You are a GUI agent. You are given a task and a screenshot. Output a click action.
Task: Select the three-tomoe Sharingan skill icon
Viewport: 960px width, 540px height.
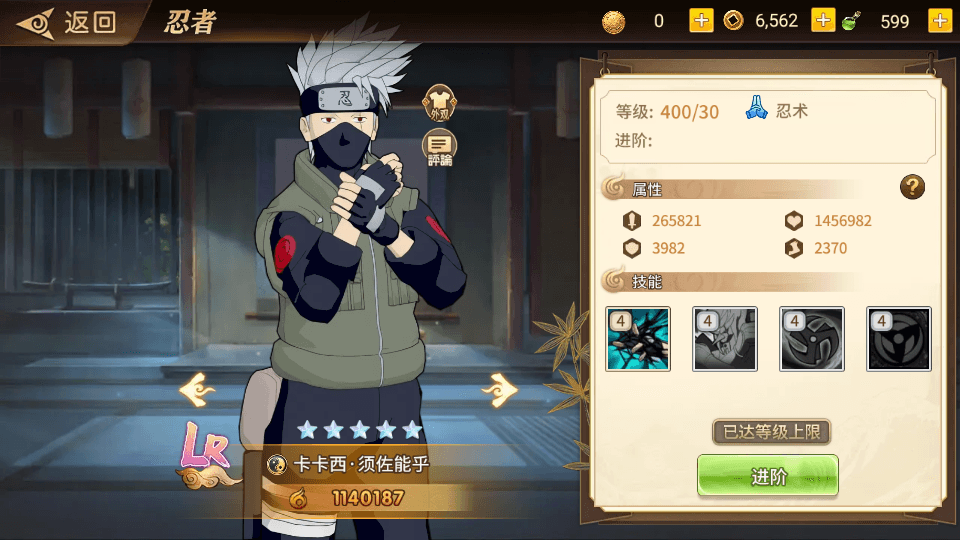click(812, 339)
